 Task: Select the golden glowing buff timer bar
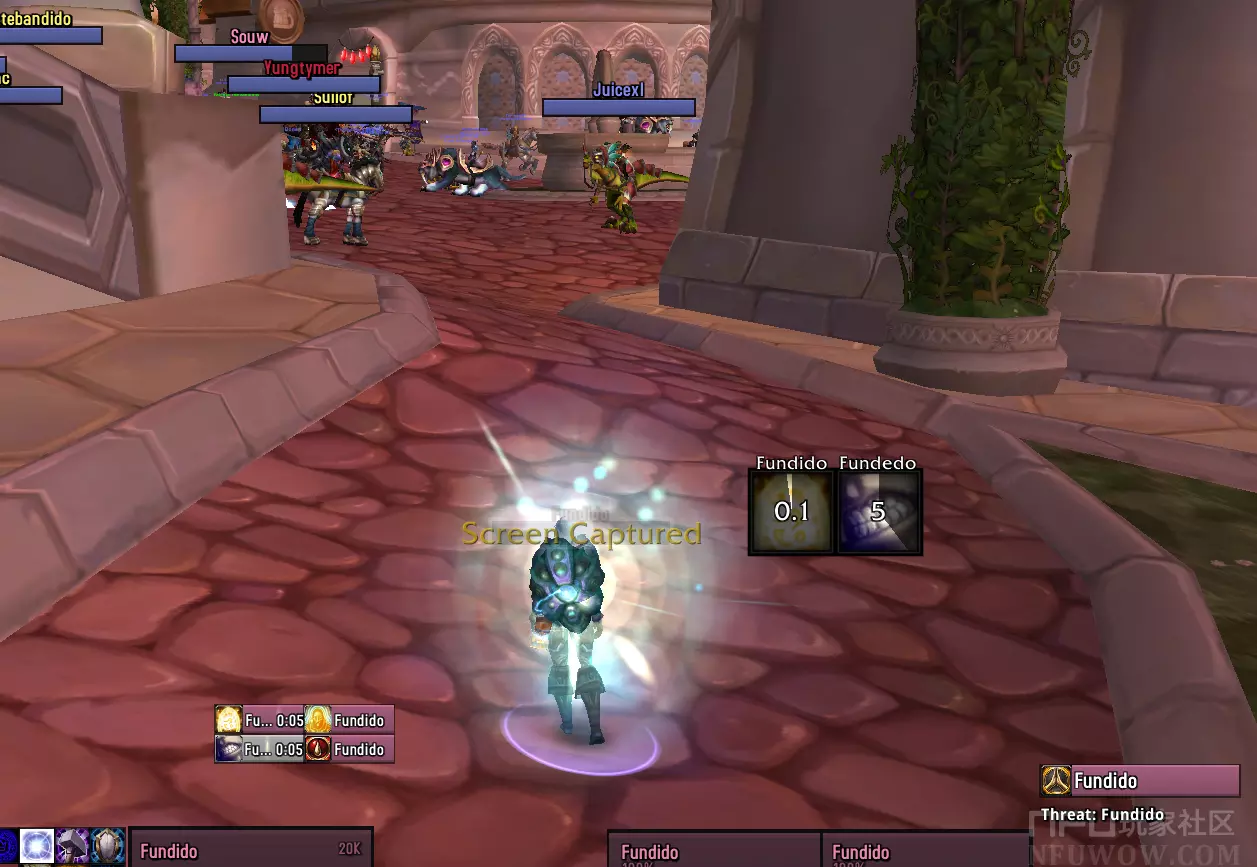click(x=260, y=720)
